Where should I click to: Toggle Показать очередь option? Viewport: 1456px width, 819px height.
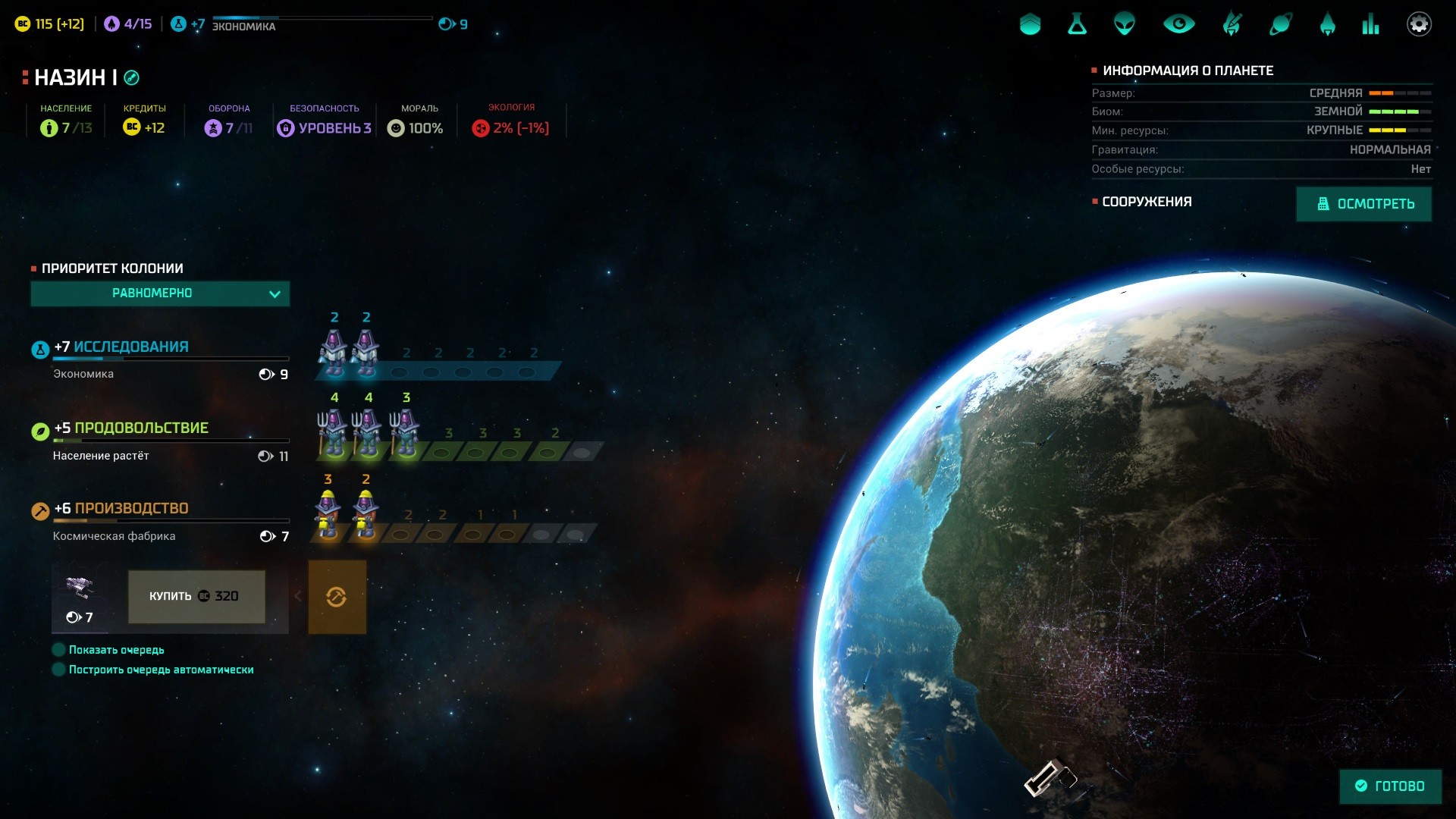(x=58, y=650)
